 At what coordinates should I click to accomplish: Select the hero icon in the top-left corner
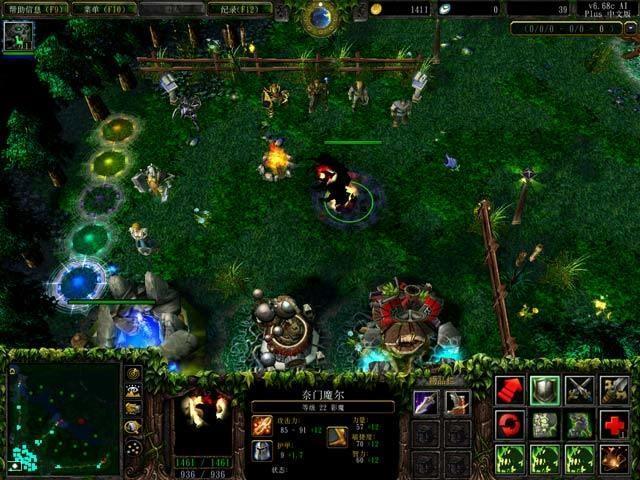point(18,37)
